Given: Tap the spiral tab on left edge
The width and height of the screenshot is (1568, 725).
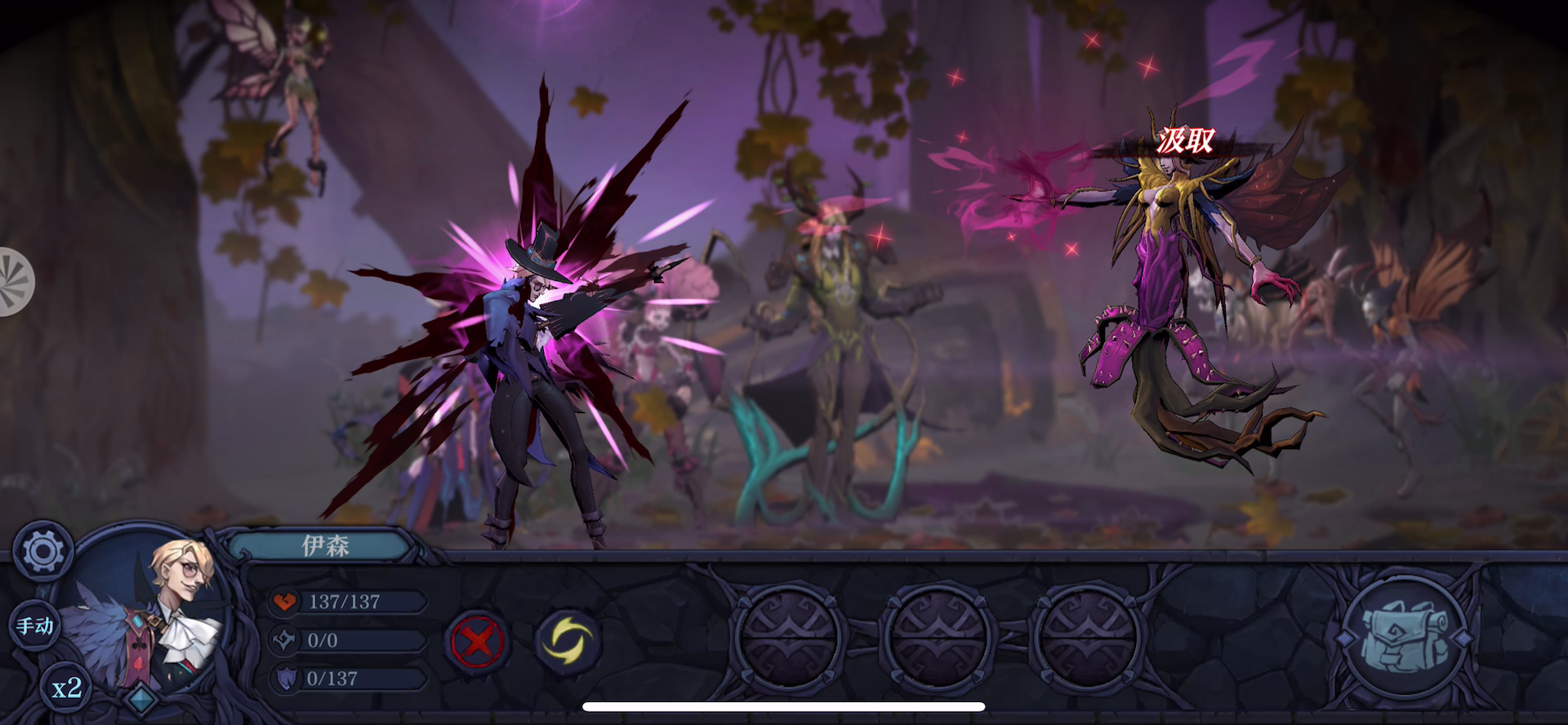Looking at the screenshot, I should tap(14, 282).
